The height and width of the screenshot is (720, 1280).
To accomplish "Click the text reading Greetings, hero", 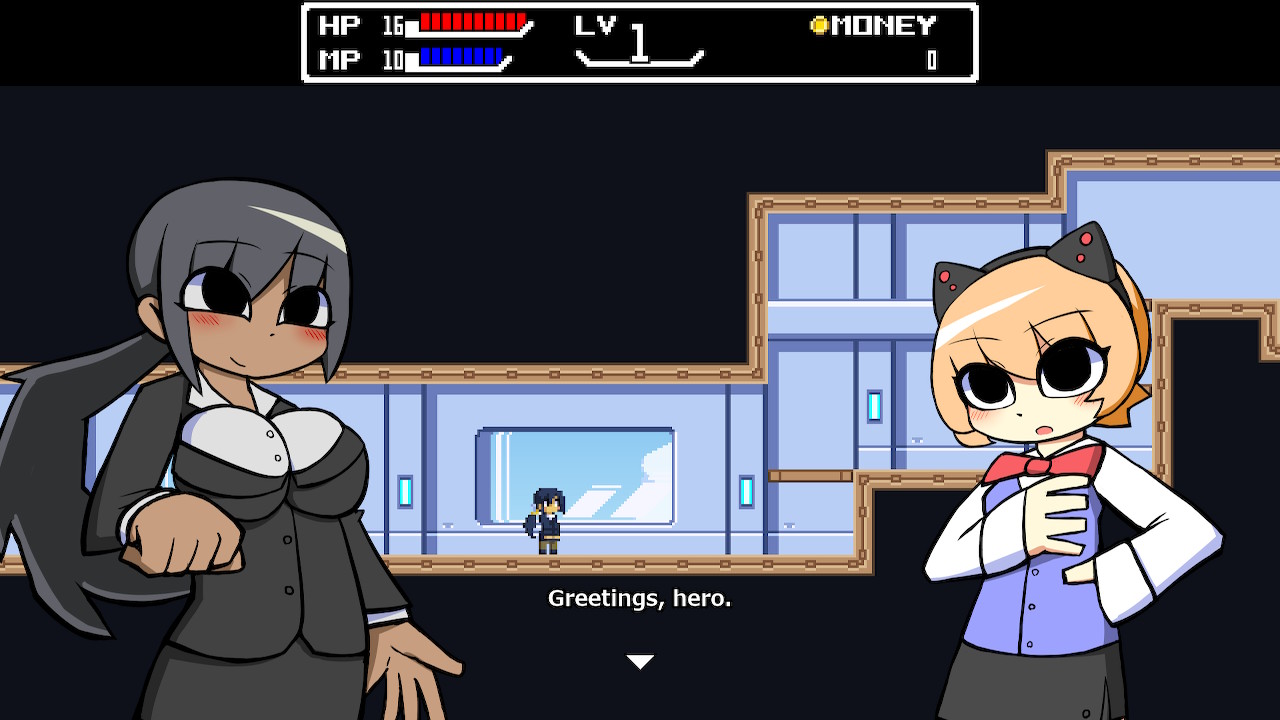I will [640, 600].
